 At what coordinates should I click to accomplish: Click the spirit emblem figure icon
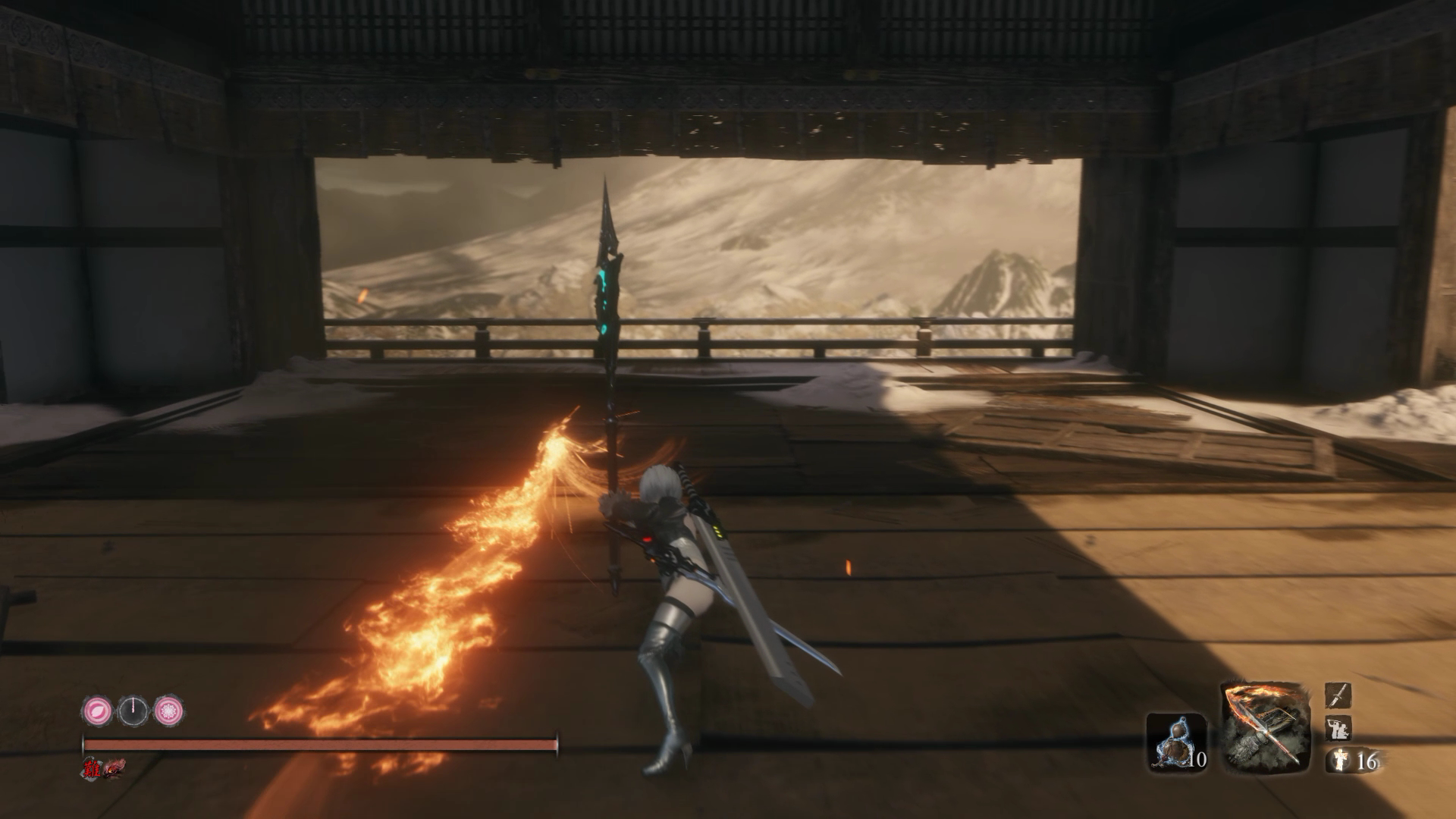point(1336,761)
